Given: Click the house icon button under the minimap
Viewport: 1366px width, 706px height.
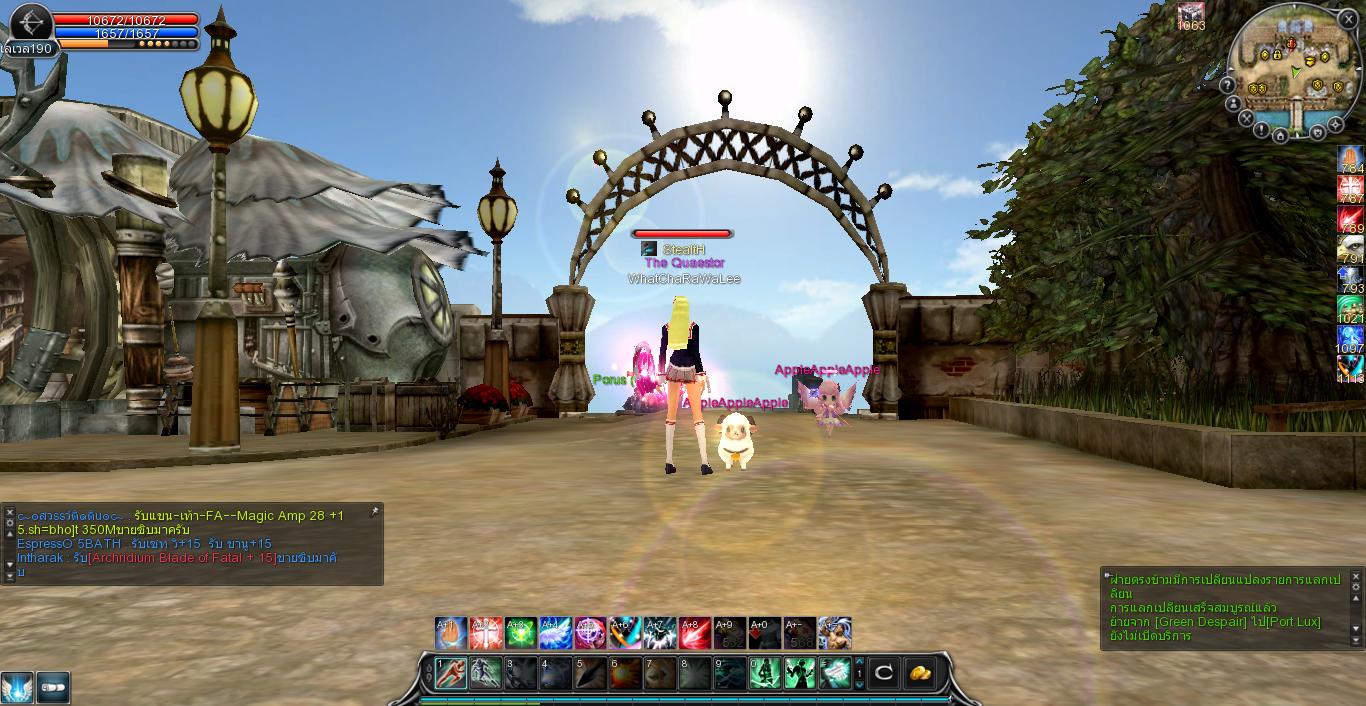Looking at the screenshot, I should (1280, 135).
